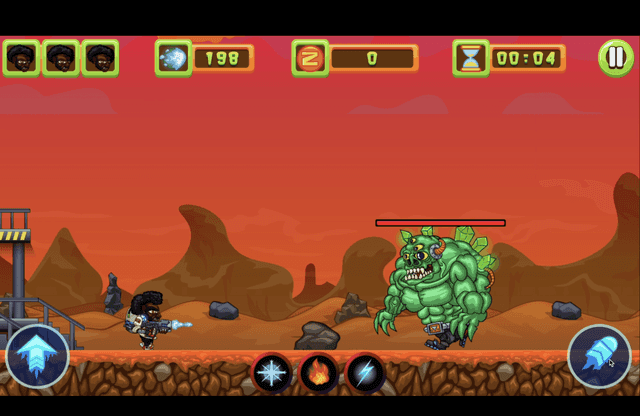Activate the ice snowflake power
640x416 pixels.
click(272, 373)
